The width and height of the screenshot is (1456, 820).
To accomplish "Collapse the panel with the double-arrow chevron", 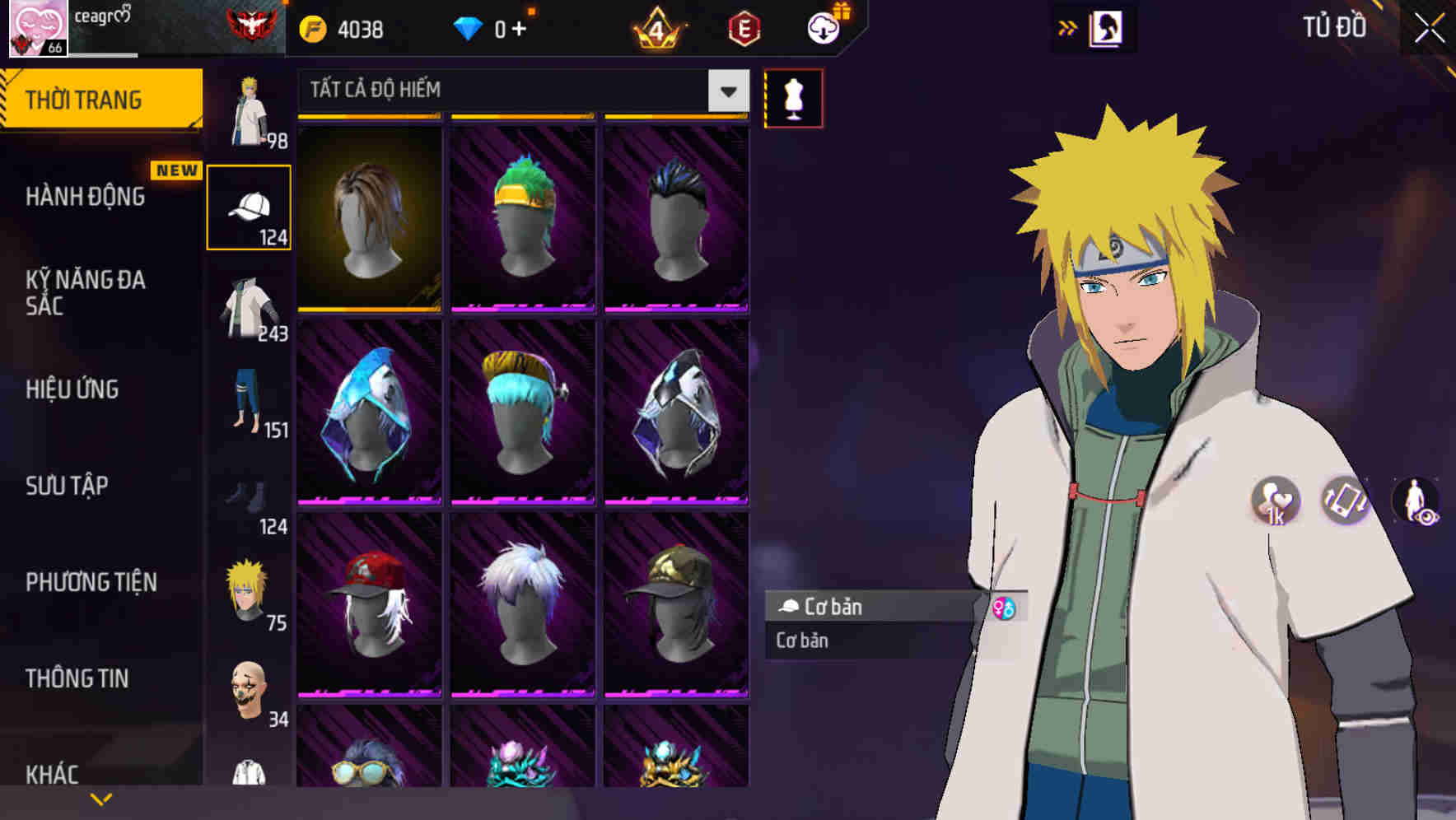I will pos(1069,27).
